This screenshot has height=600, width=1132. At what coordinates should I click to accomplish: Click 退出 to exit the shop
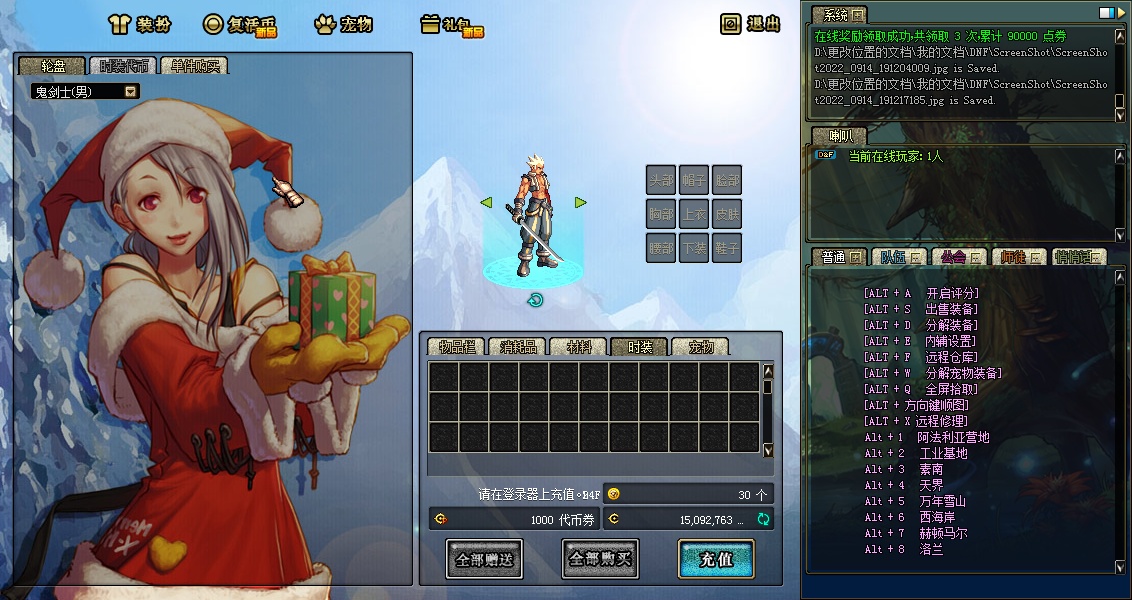tap(751, 24)
